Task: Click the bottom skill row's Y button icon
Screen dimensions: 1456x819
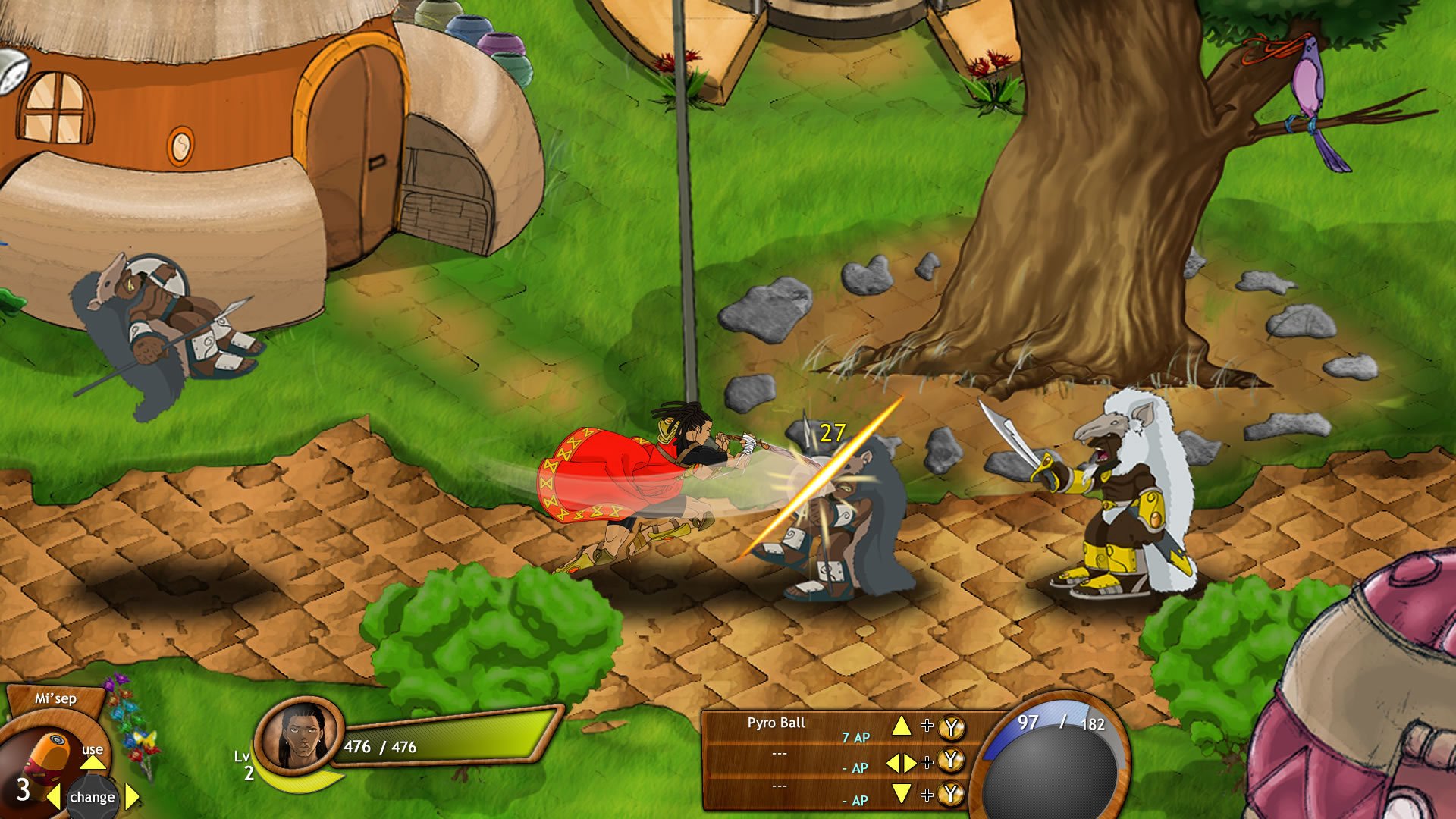Action: 950,794
